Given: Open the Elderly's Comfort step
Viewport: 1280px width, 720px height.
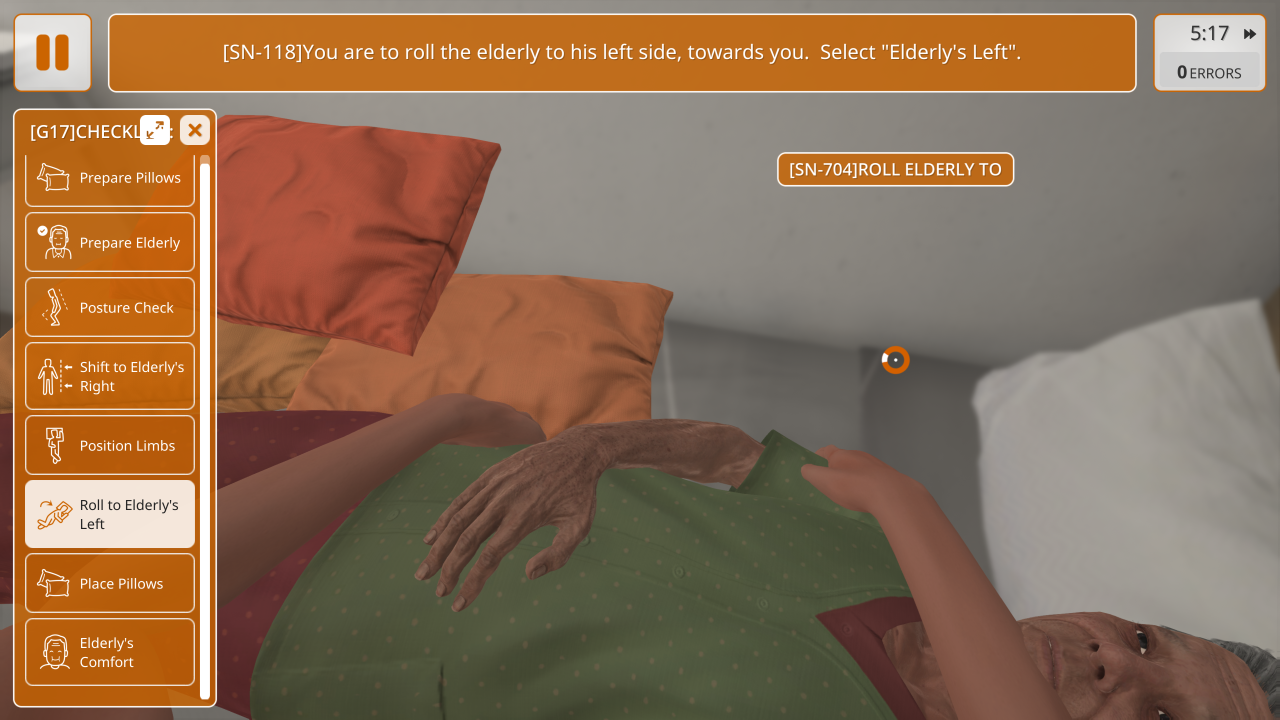Looking at the screenshot, I should pyautogui.click(x=110, y=652).
